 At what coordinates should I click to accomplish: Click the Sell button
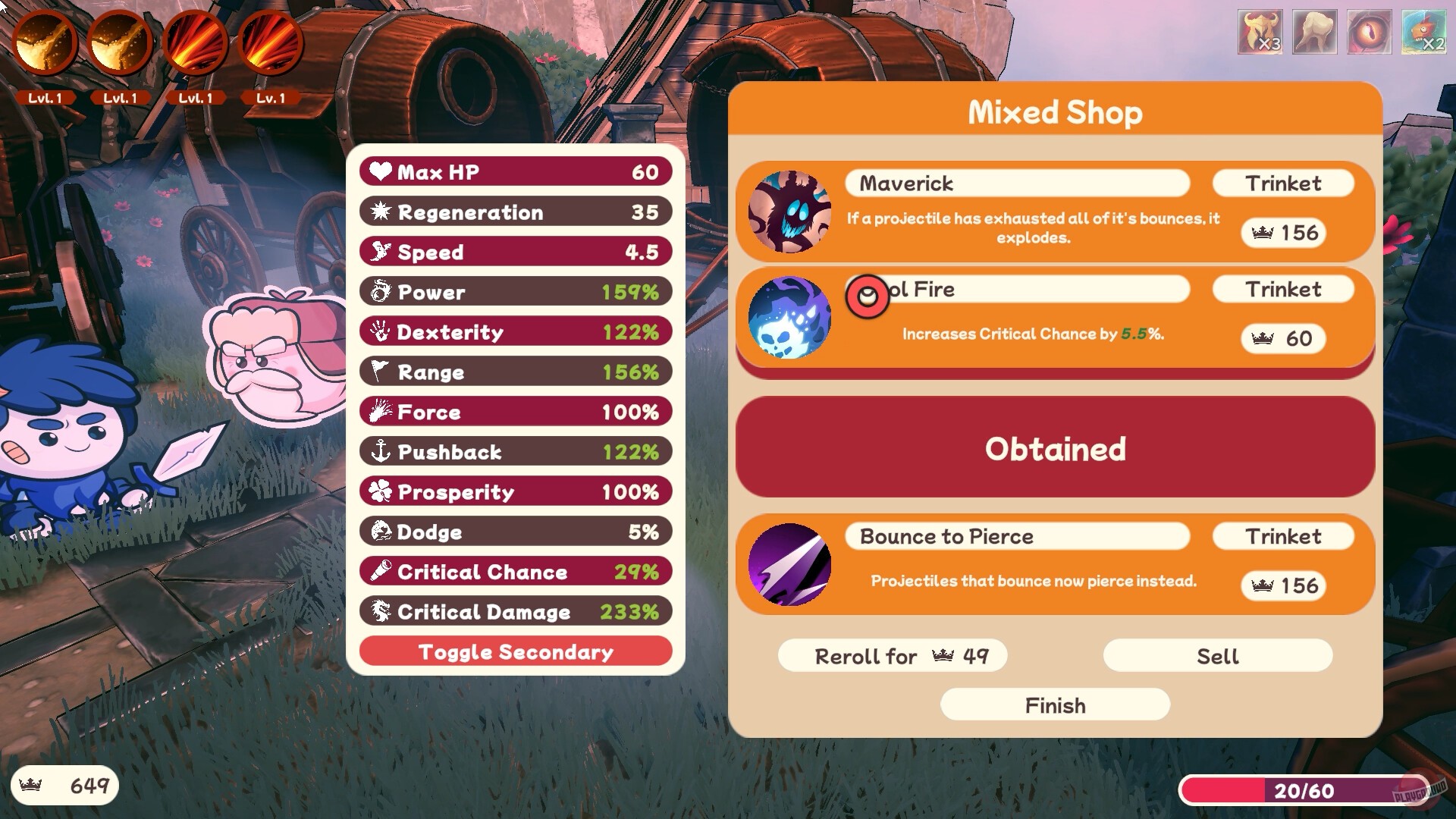coord(1216,655)
